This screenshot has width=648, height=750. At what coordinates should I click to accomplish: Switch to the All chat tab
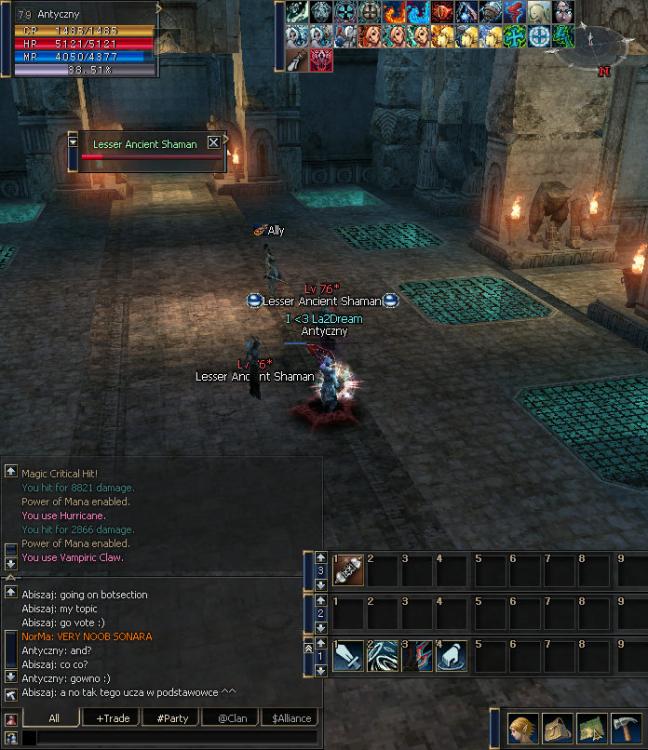coord(54,718)
